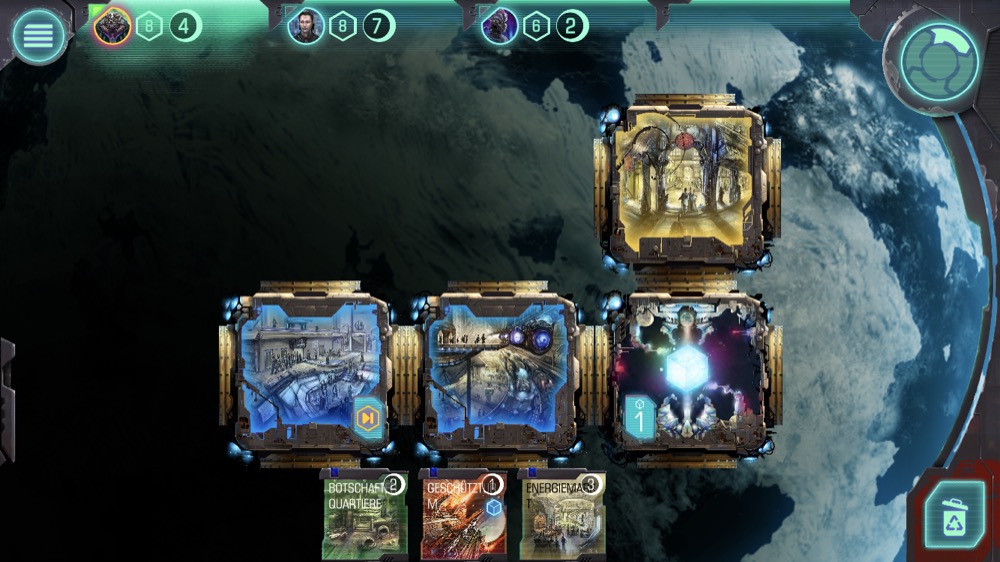Activate the skip icon on blue tile
The height and width of the screenshot is (562, 1000).
[368, 417]
